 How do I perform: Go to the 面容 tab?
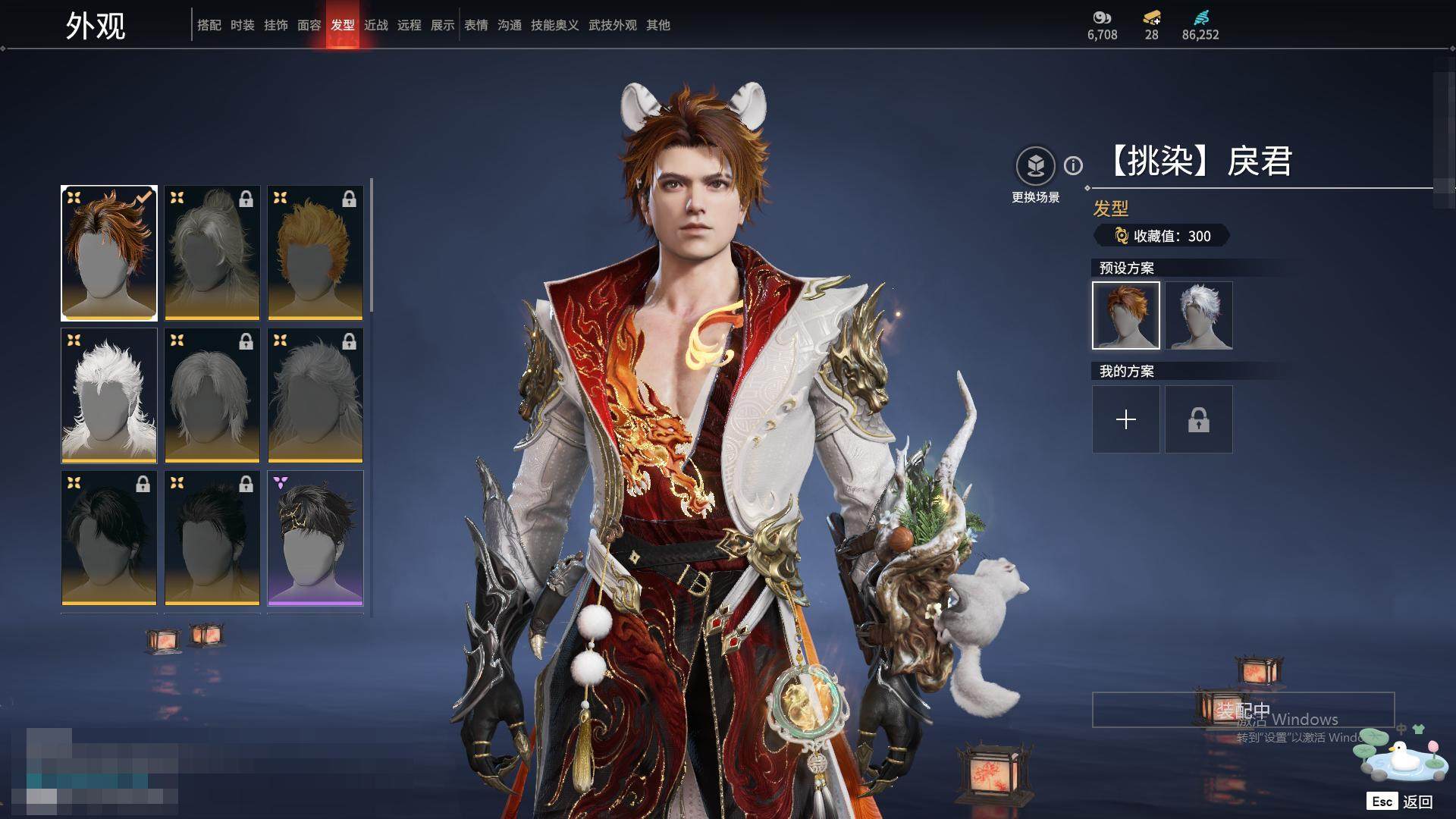(x=309, y=25)
